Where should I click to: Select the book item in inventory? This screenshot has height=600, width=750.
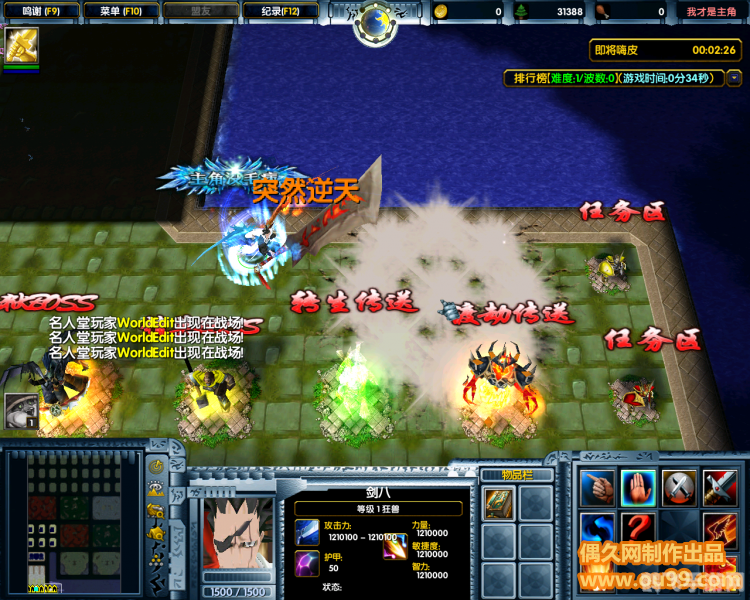(499, 502)
